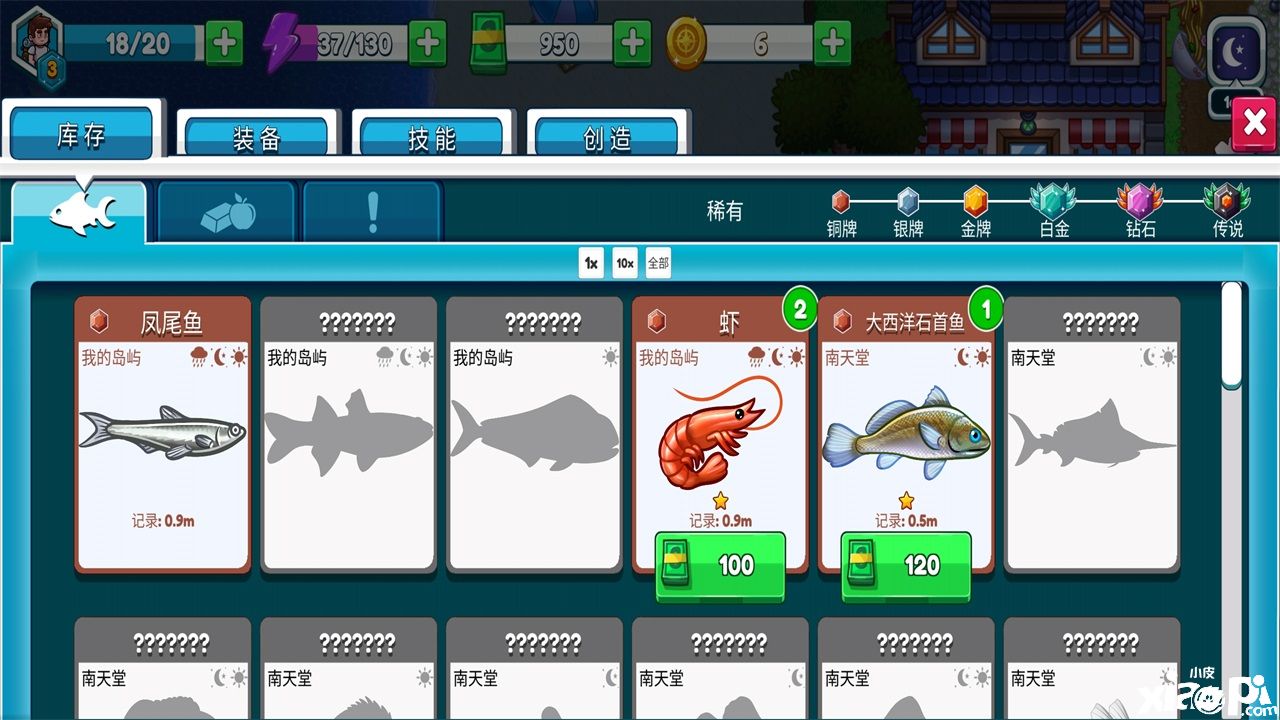Image resolution: width=1280 pixels, height=720 pixels.
Task: Open the 装备 equipment tab
Action: tap(257, 138)
